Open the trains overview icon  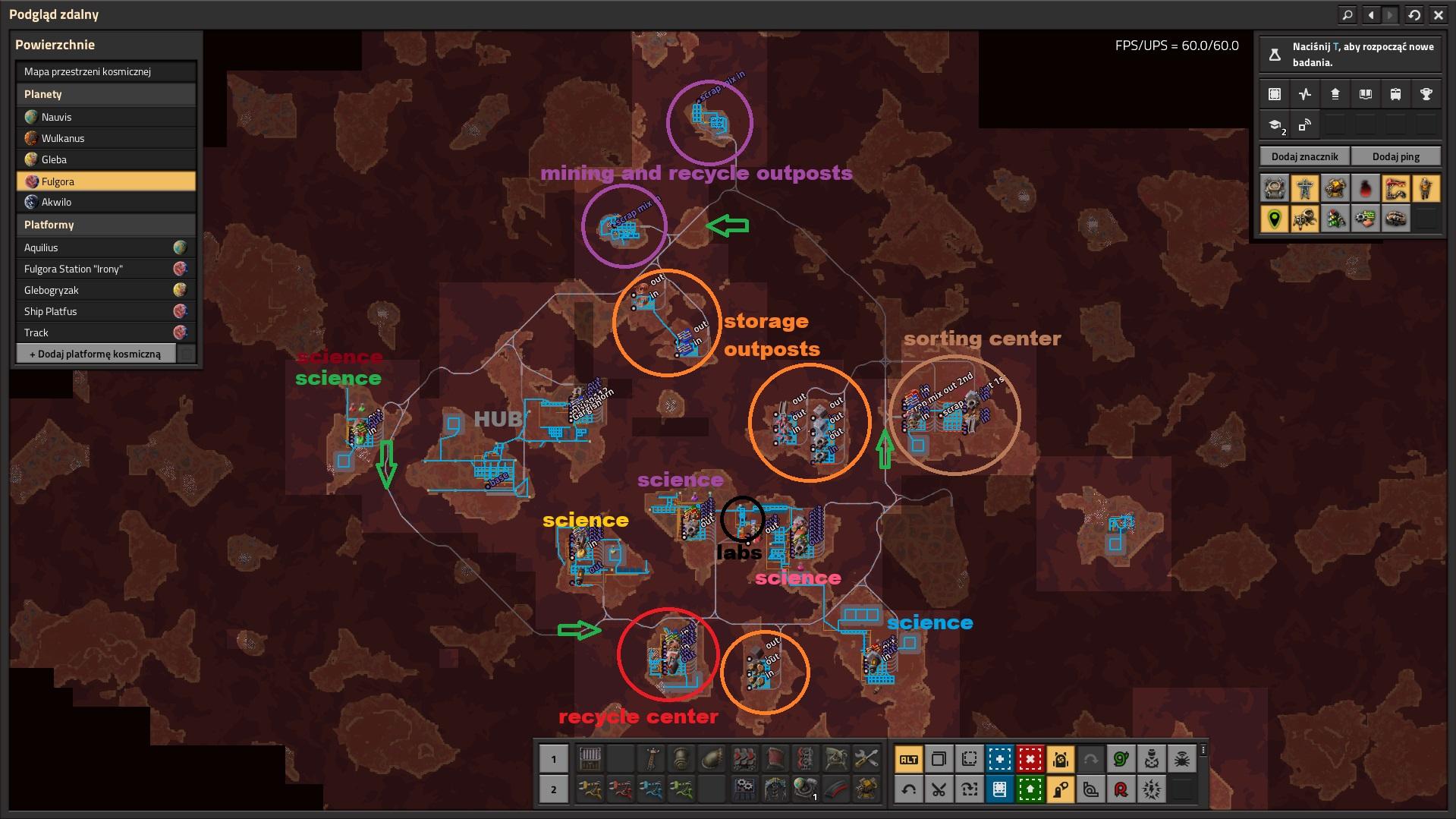coord(1395,94)
